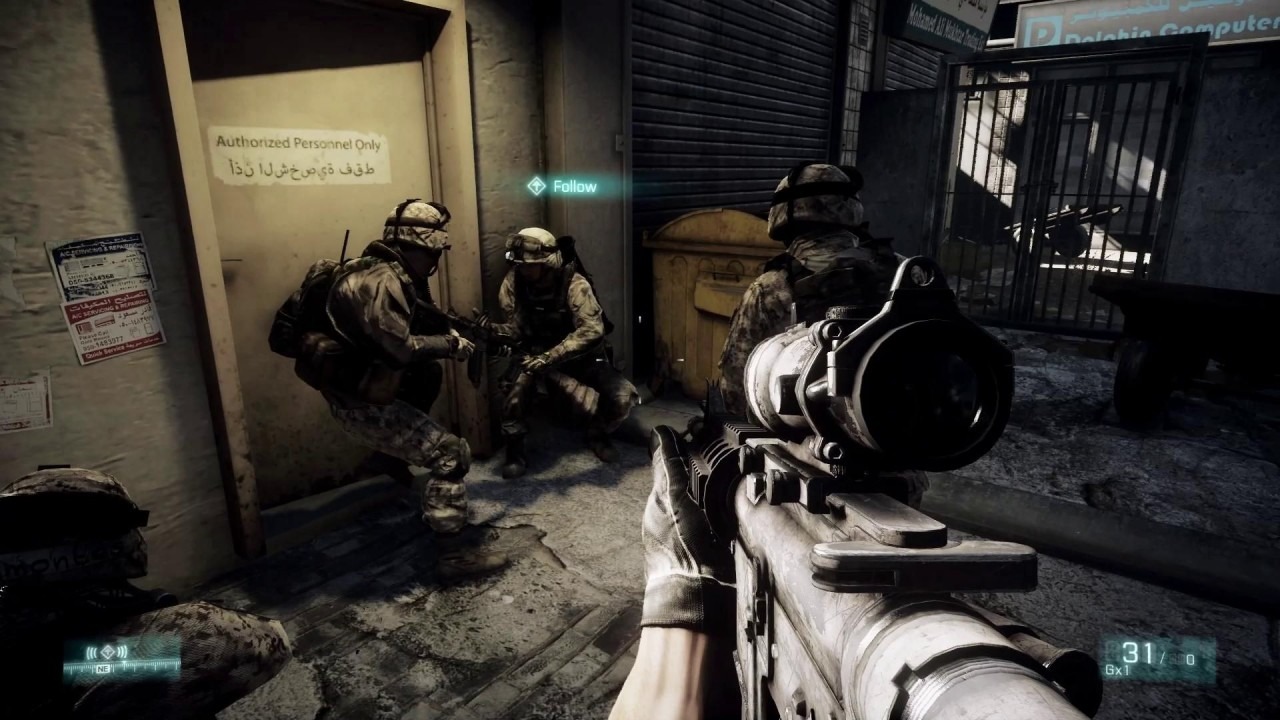Click the Follow text label
The image size is (1280, 720).
click(x=575, y=186)
